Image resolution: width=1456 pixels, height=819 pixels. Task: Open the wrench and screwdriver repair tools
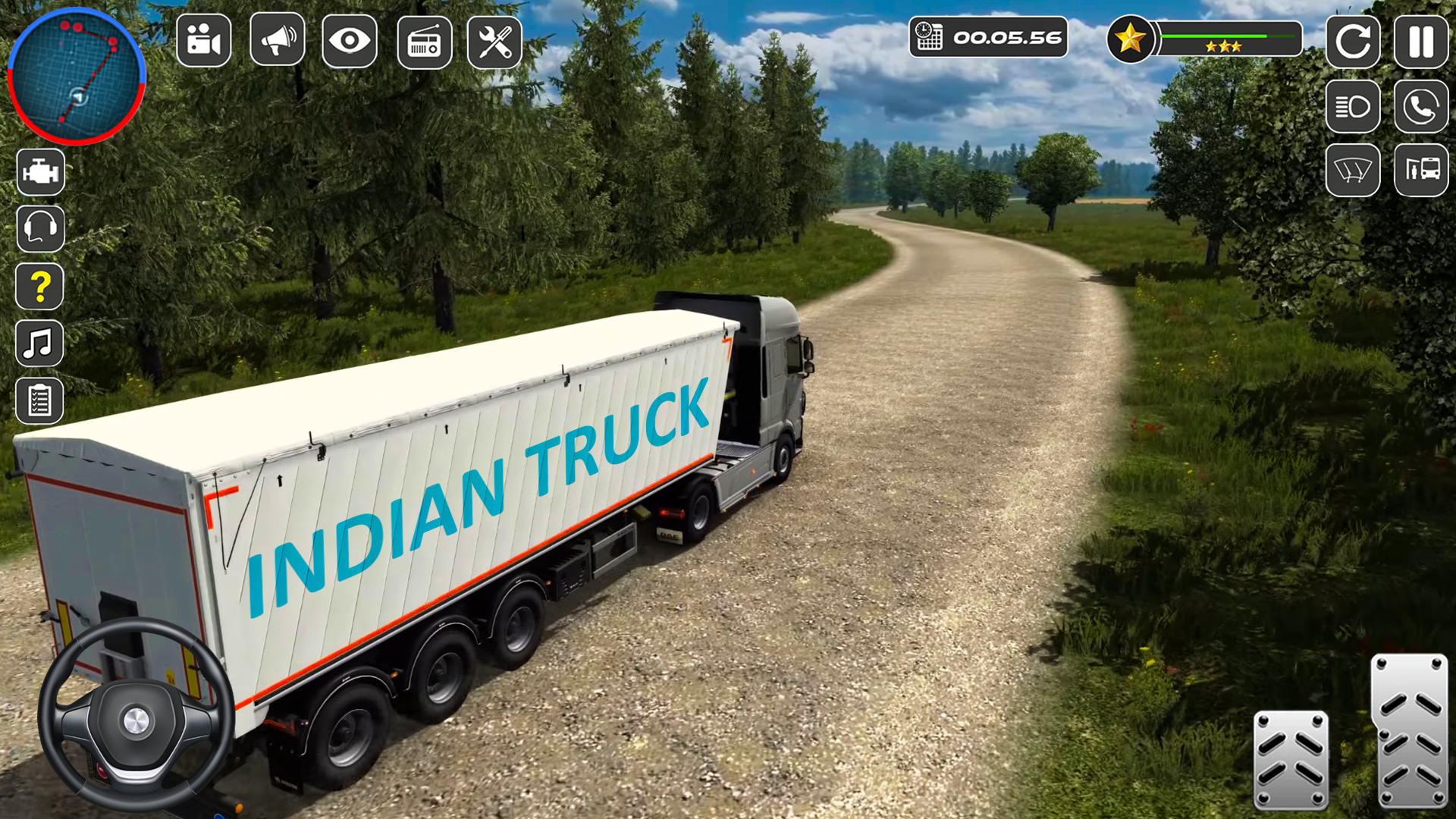(x=494, y=42)
